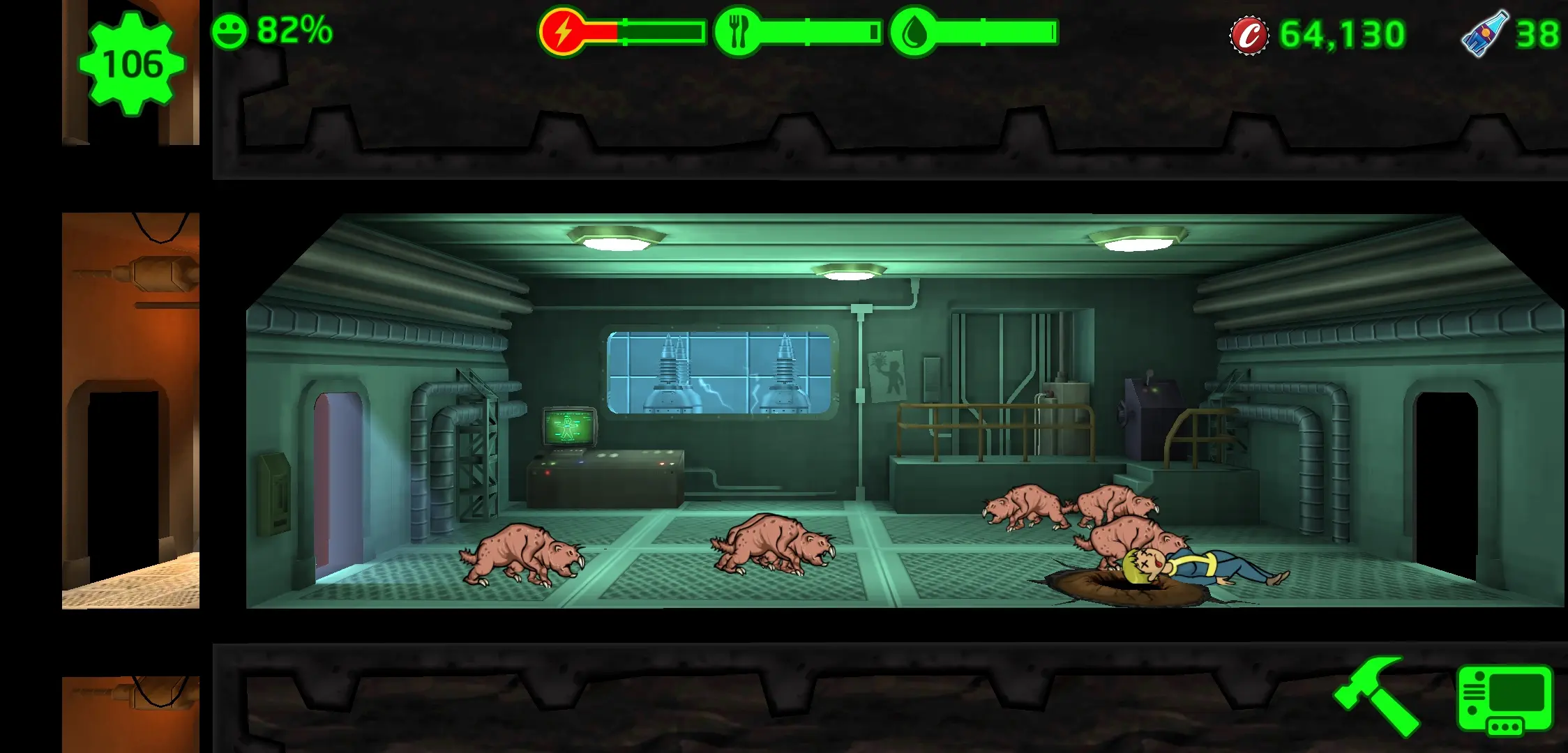Tap the dweller count gear showing 106
The height and width of the screenshot is (753, 1568).
[132, 64]
